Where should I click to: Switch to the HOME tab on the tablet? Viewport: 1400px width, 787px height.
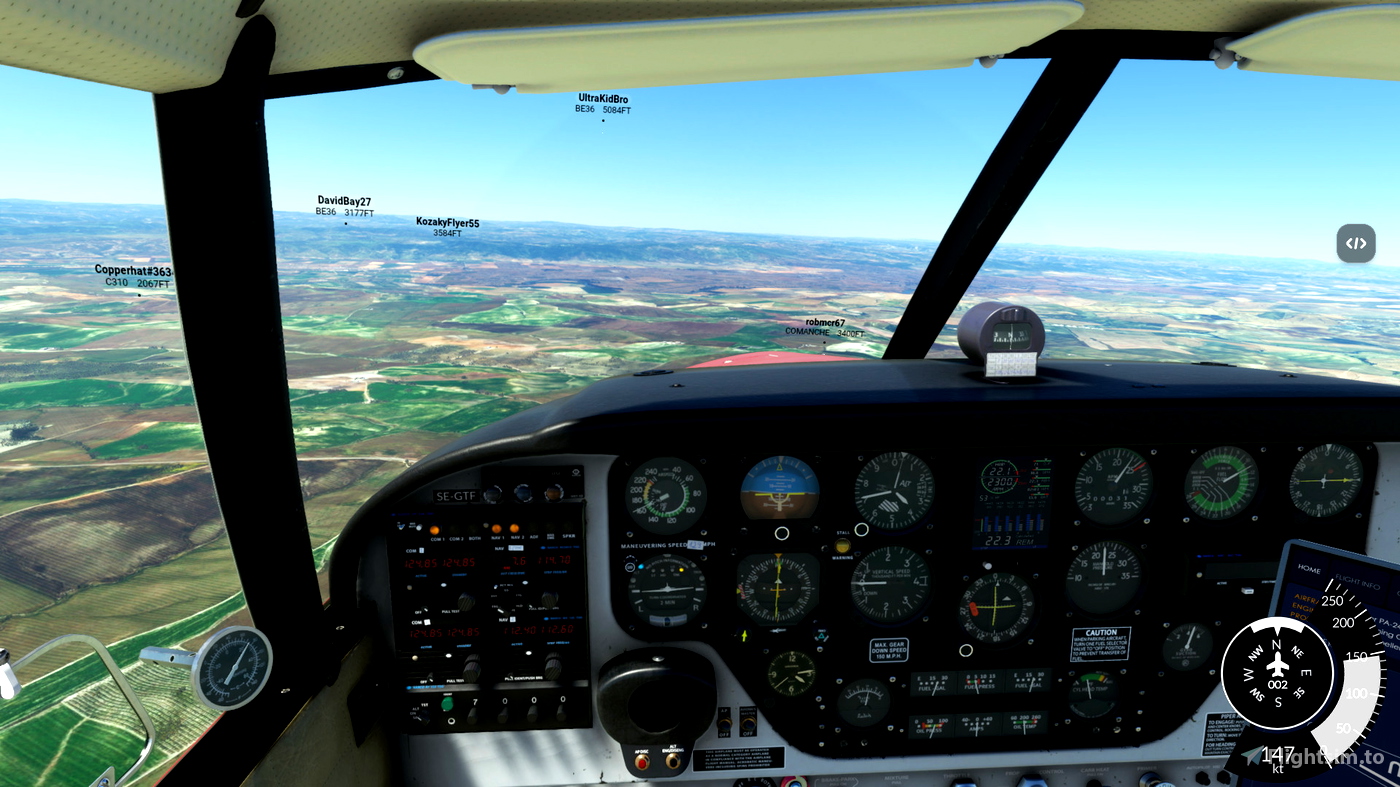1309,569
